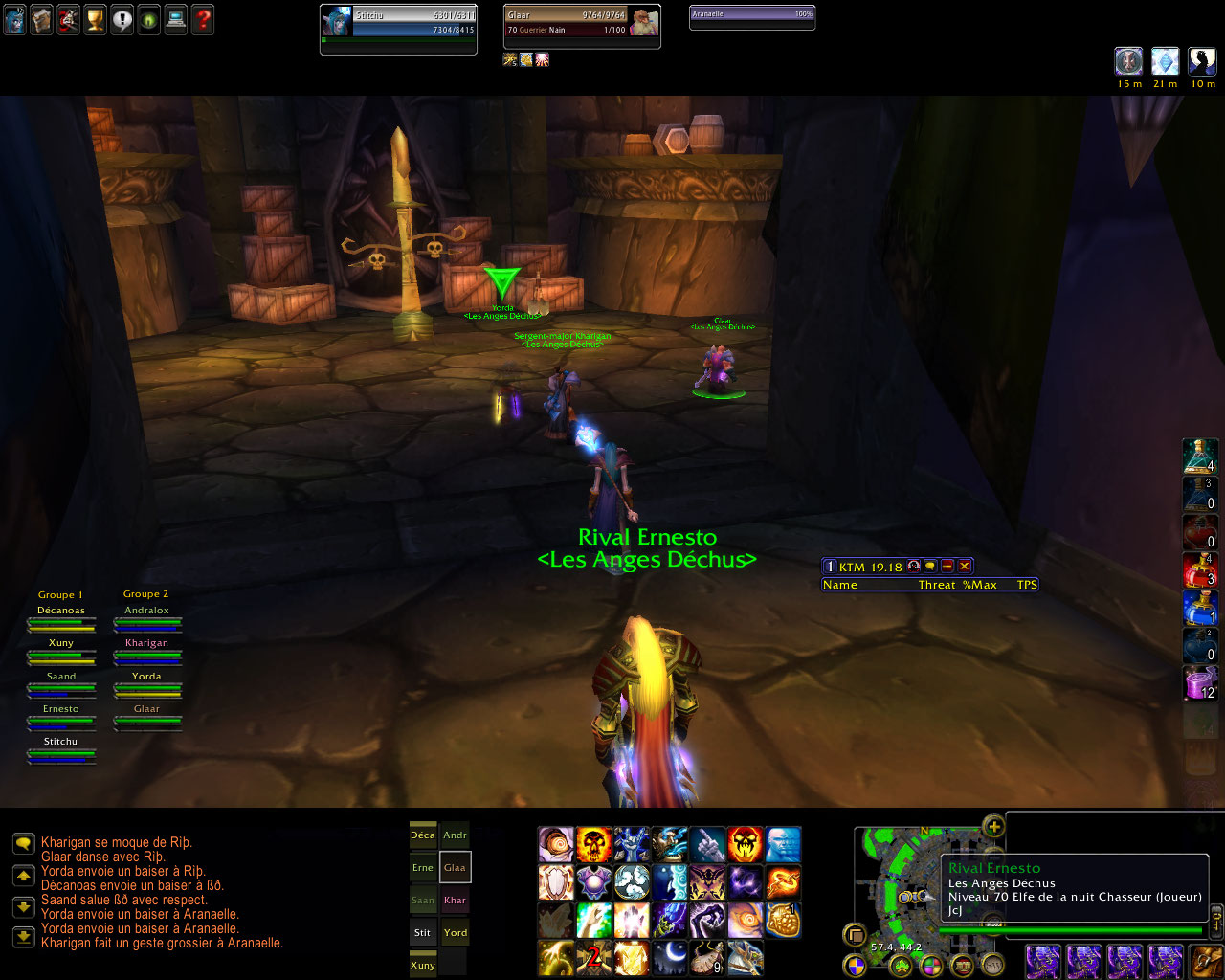Open the spellbook micro button

(41, 20)
